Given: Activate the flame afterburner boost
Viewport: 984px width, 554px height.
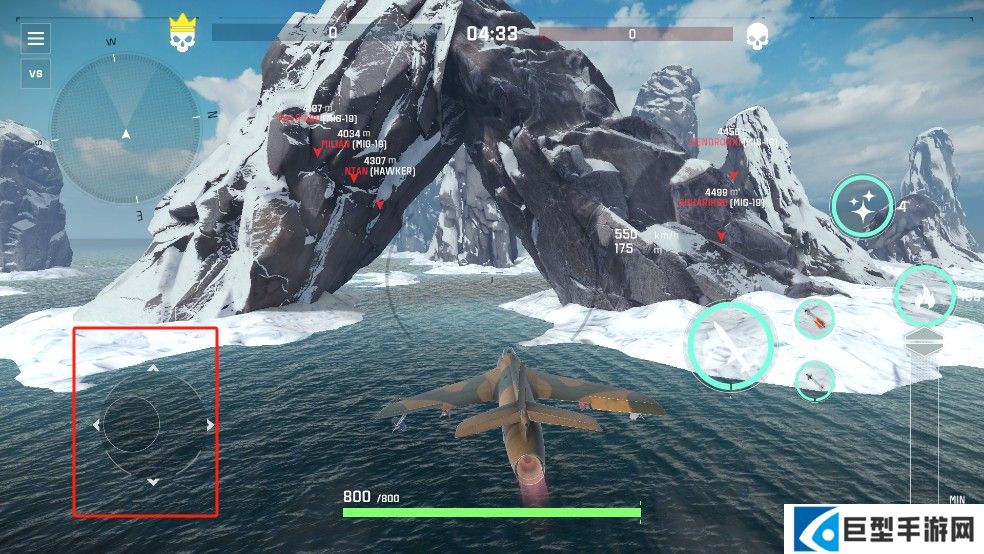Looking at the screenshot, I should tap(924, 296).
